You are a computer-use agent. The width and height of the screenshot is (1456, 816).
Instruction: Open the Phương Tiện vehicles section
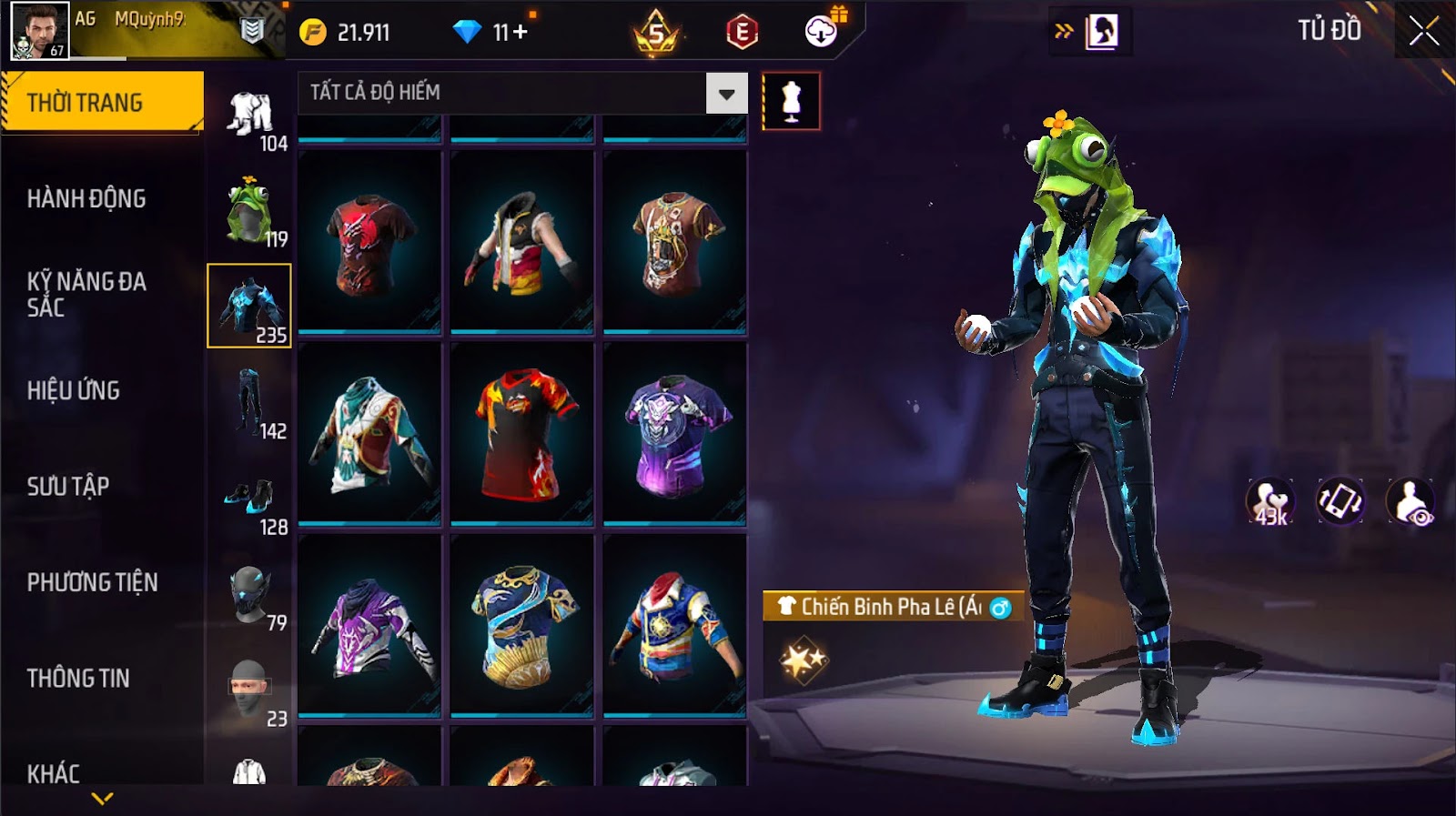(92, 582)
